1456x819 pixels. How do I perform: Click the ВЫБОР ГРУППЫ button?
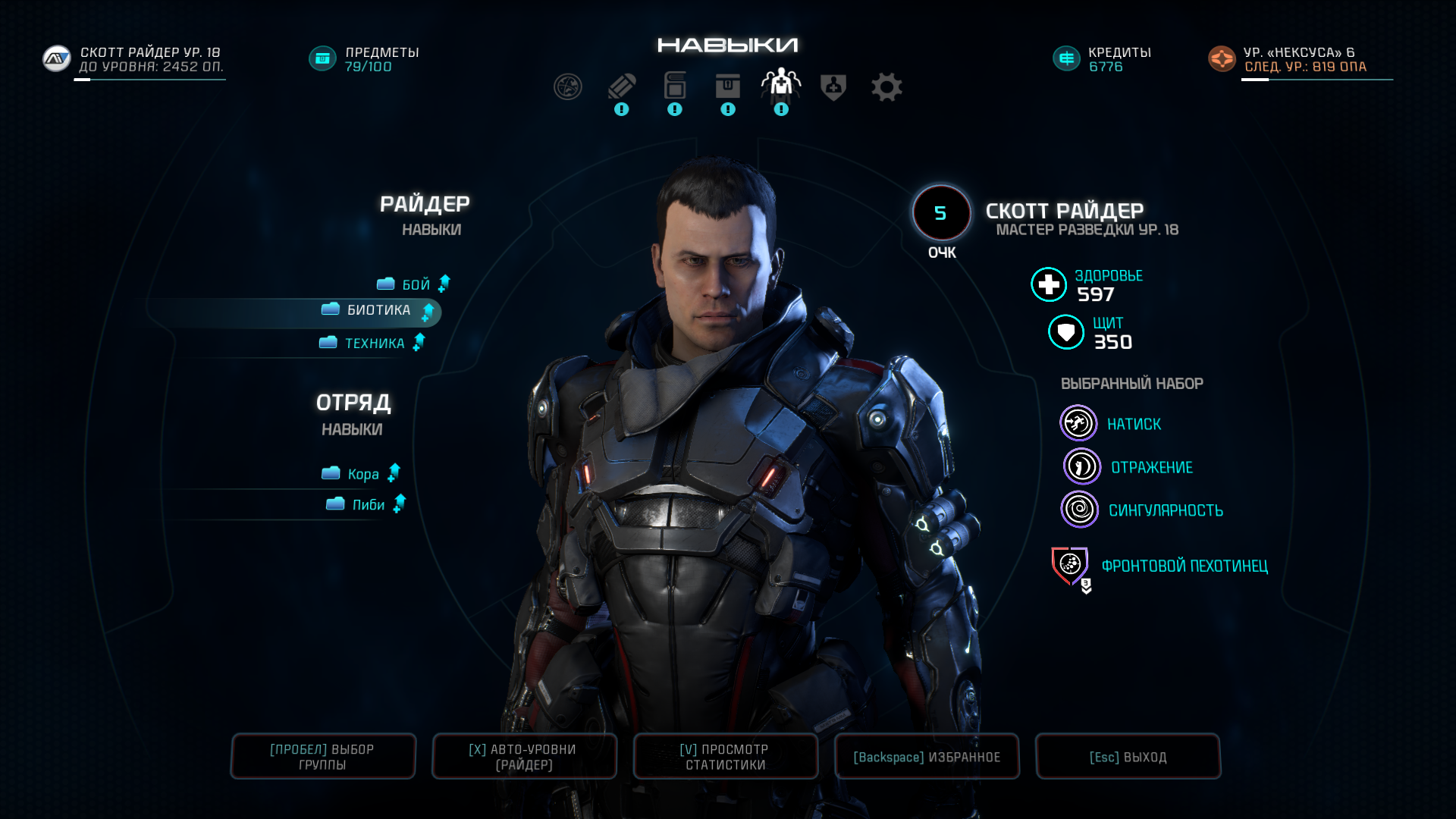coord(322,756)
